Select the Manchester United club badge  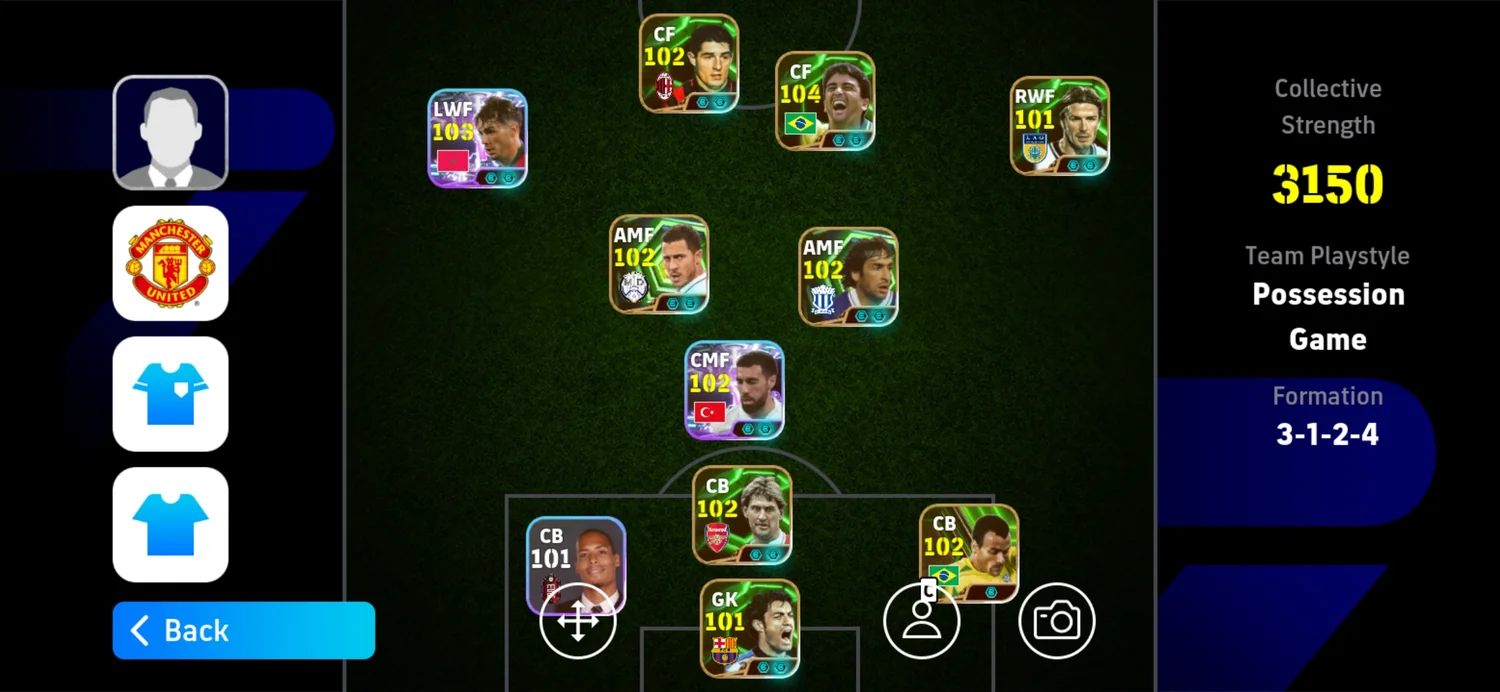tap(171, 263)
